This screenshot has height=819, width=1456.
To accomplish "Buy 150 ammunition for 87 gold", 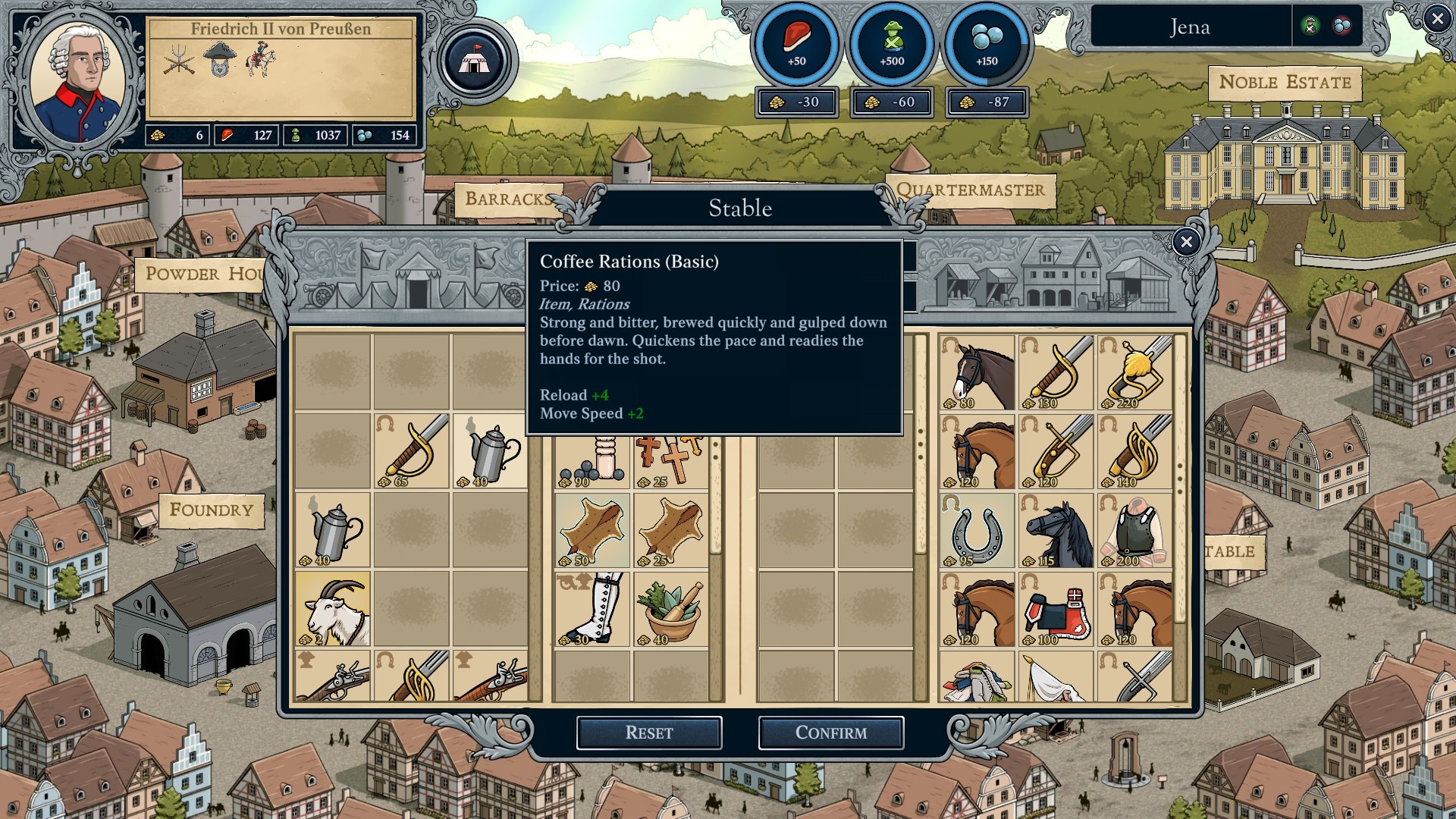I will point(987,102).
